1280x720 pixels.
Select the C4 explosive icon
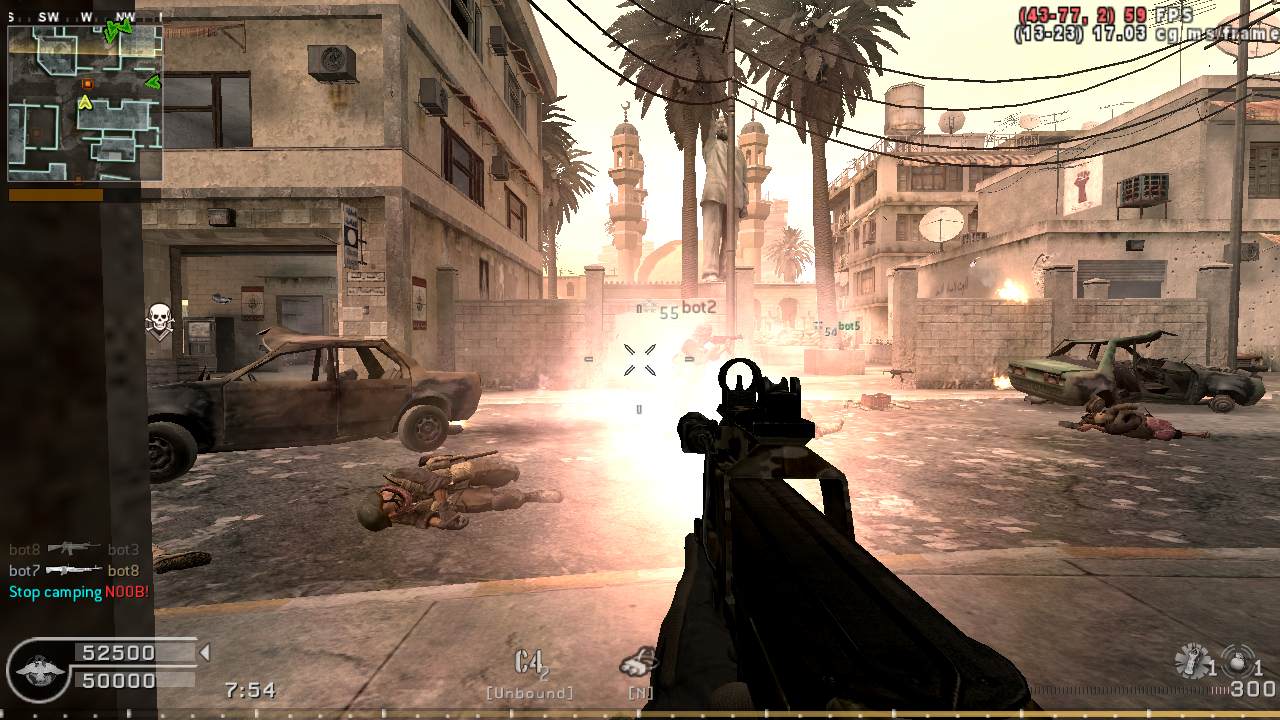tap(531, 664)
